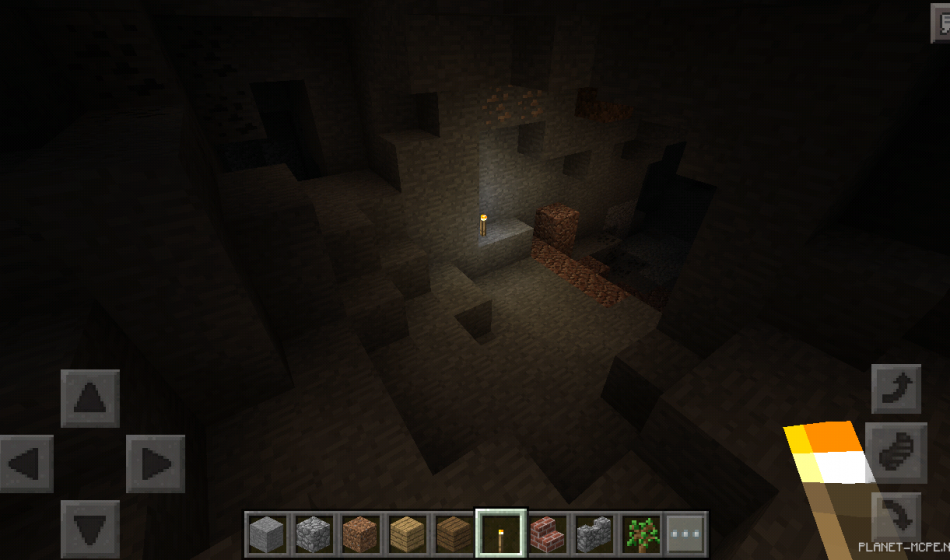Tap the move right arrow button
This screenshot has width=950, height=560.
point(155,464)
